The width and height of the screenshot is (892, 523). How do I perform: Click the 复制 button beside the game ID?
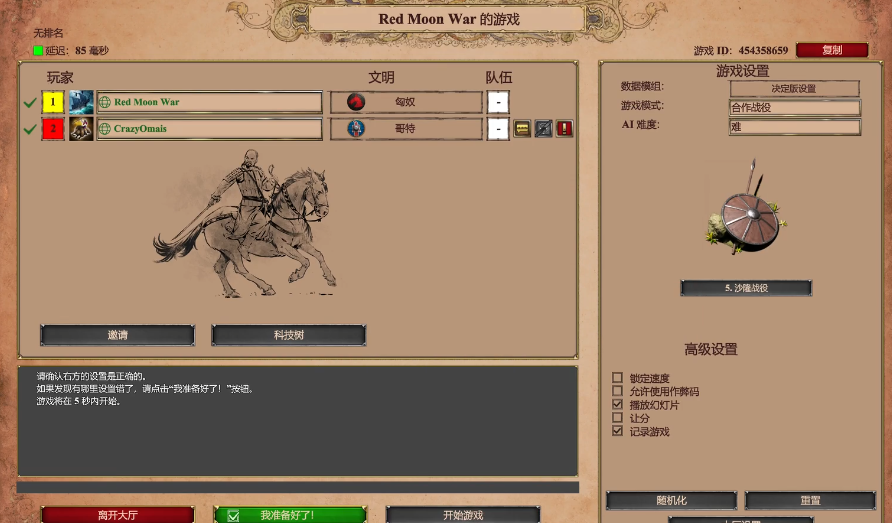pyautogui.click(x=832, y=50)
